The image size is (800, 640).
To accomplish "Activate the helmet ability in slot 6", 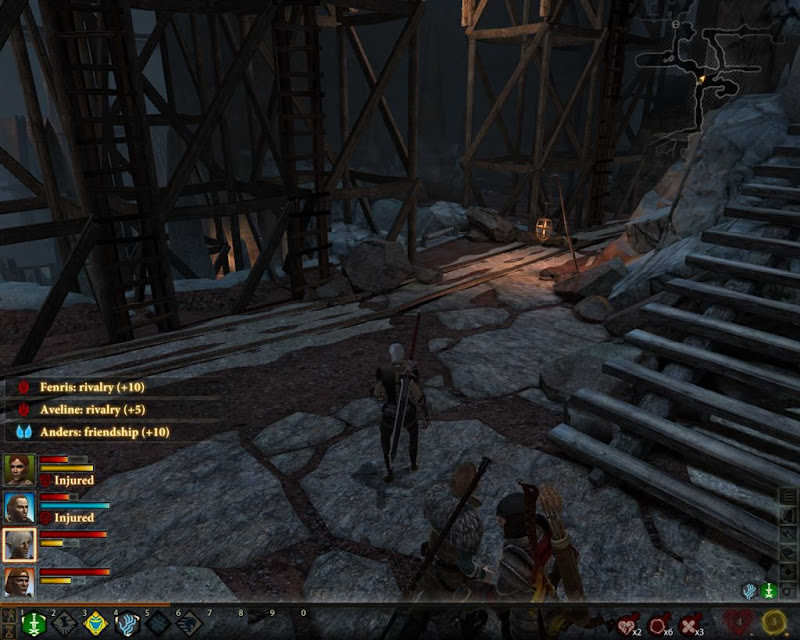I will coord(189,624).
